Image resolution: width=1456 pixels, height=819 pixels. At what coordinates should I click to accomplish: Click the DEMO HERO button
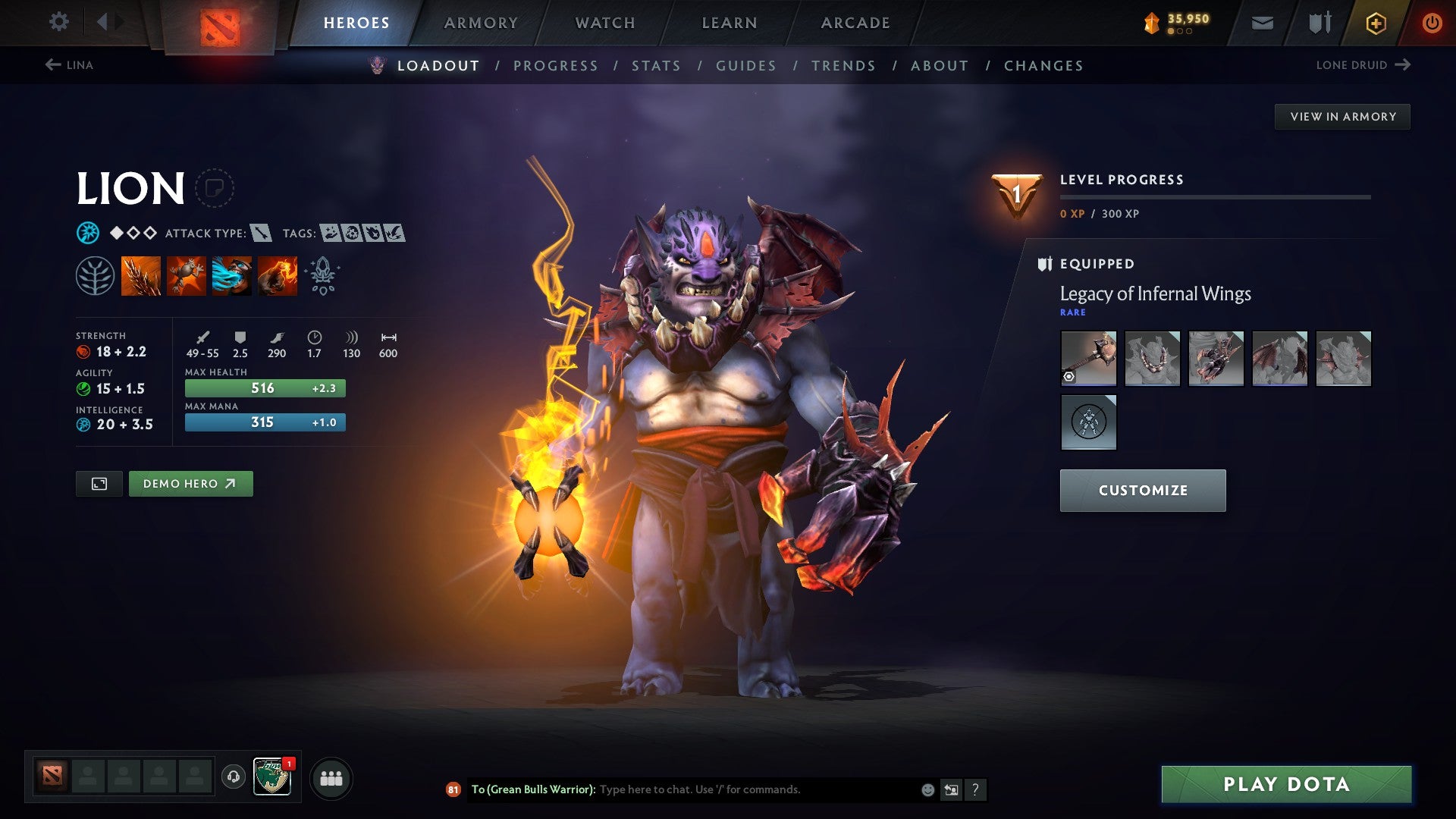pyautogui.click(x=190, y=483)
